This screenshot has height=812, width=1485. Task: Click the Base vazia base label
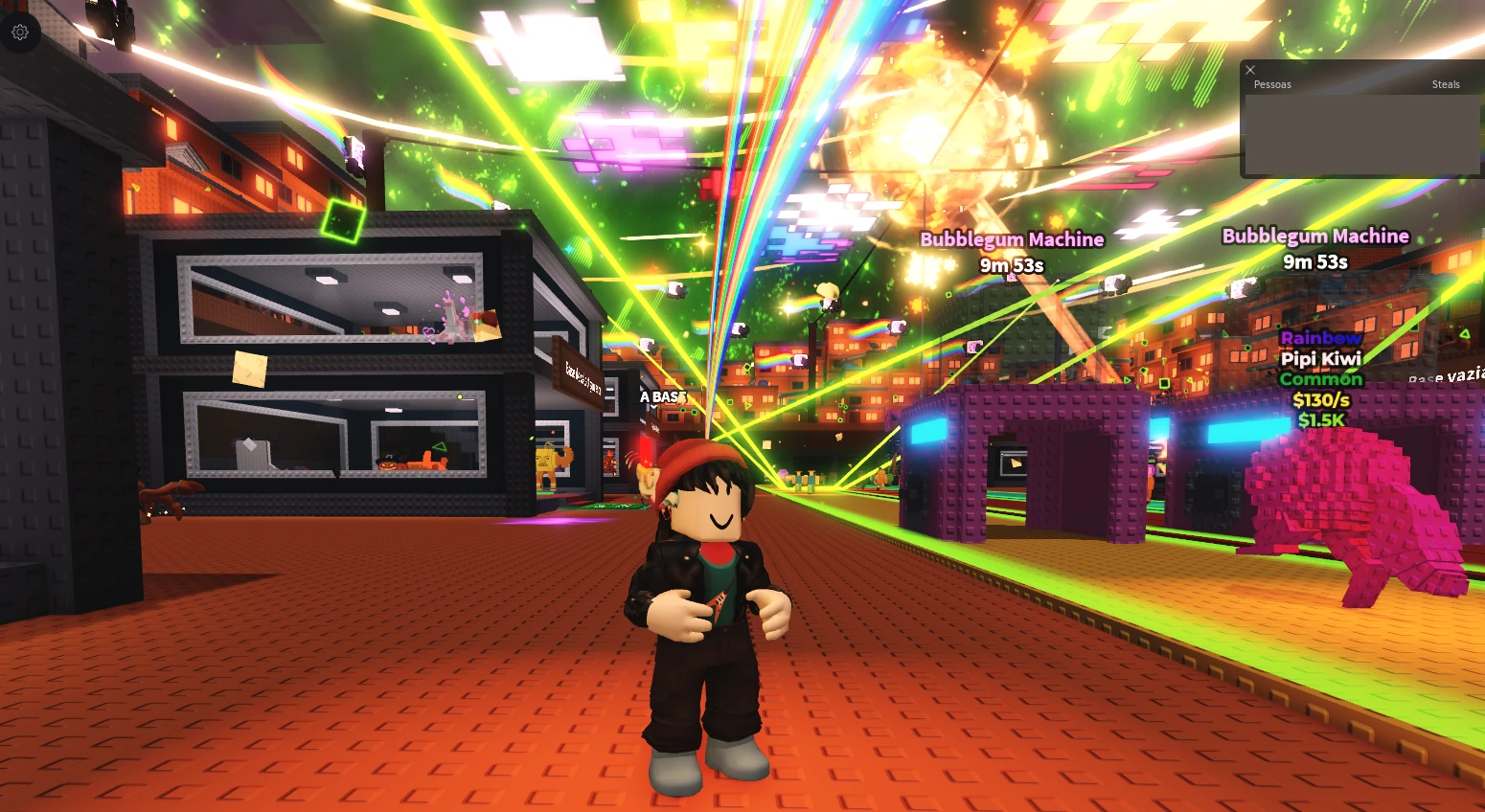point(1443,377)
